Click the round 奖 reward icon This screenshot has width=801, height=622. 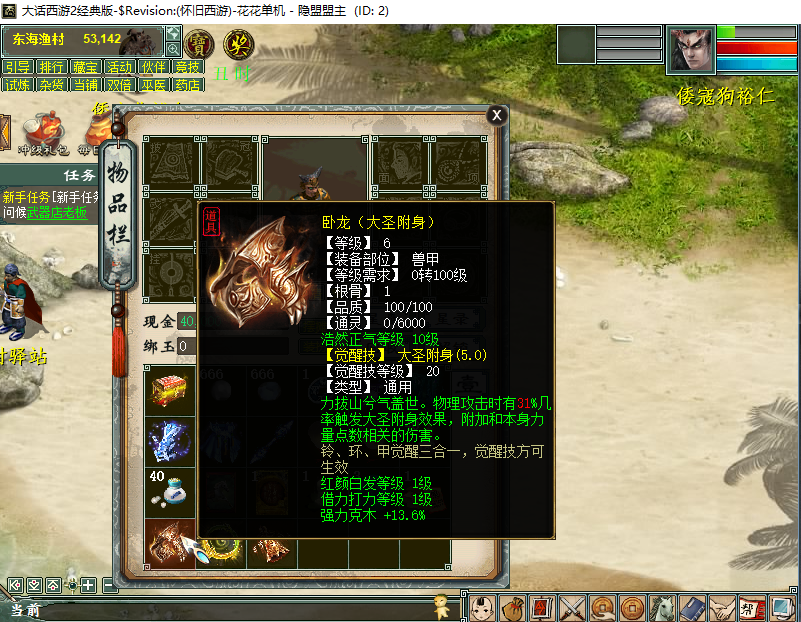(238, 44)
